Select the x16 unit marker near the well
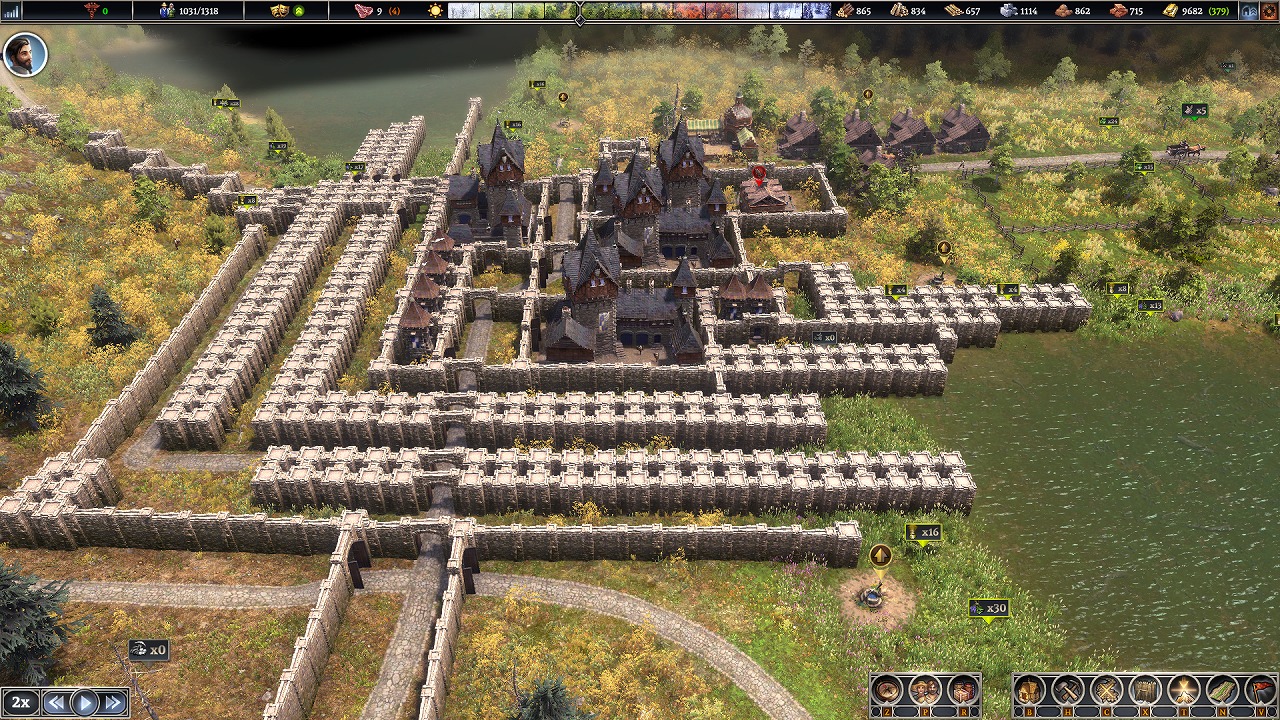Screen dimensions: 1280x720 pyautogui.click(x=923, y=533)
